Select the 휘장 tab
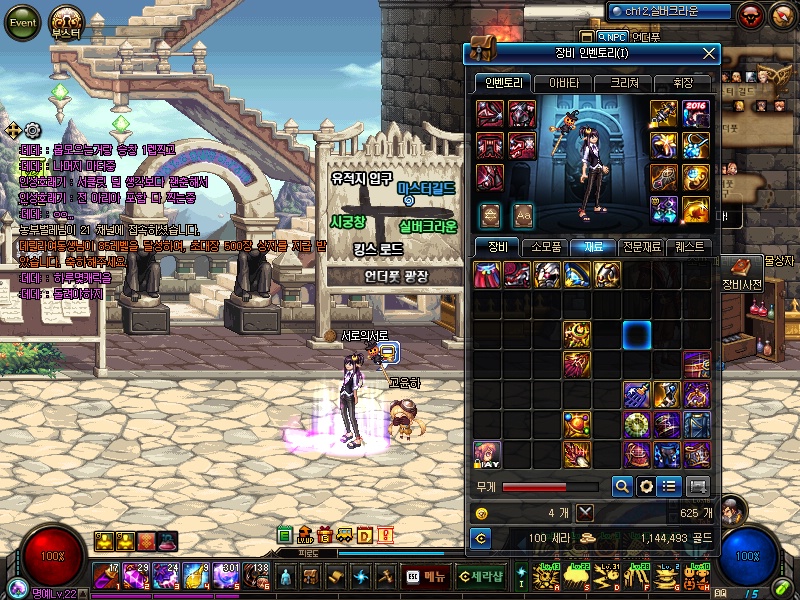The image size is (800, 600). click(x=683, y=83)
